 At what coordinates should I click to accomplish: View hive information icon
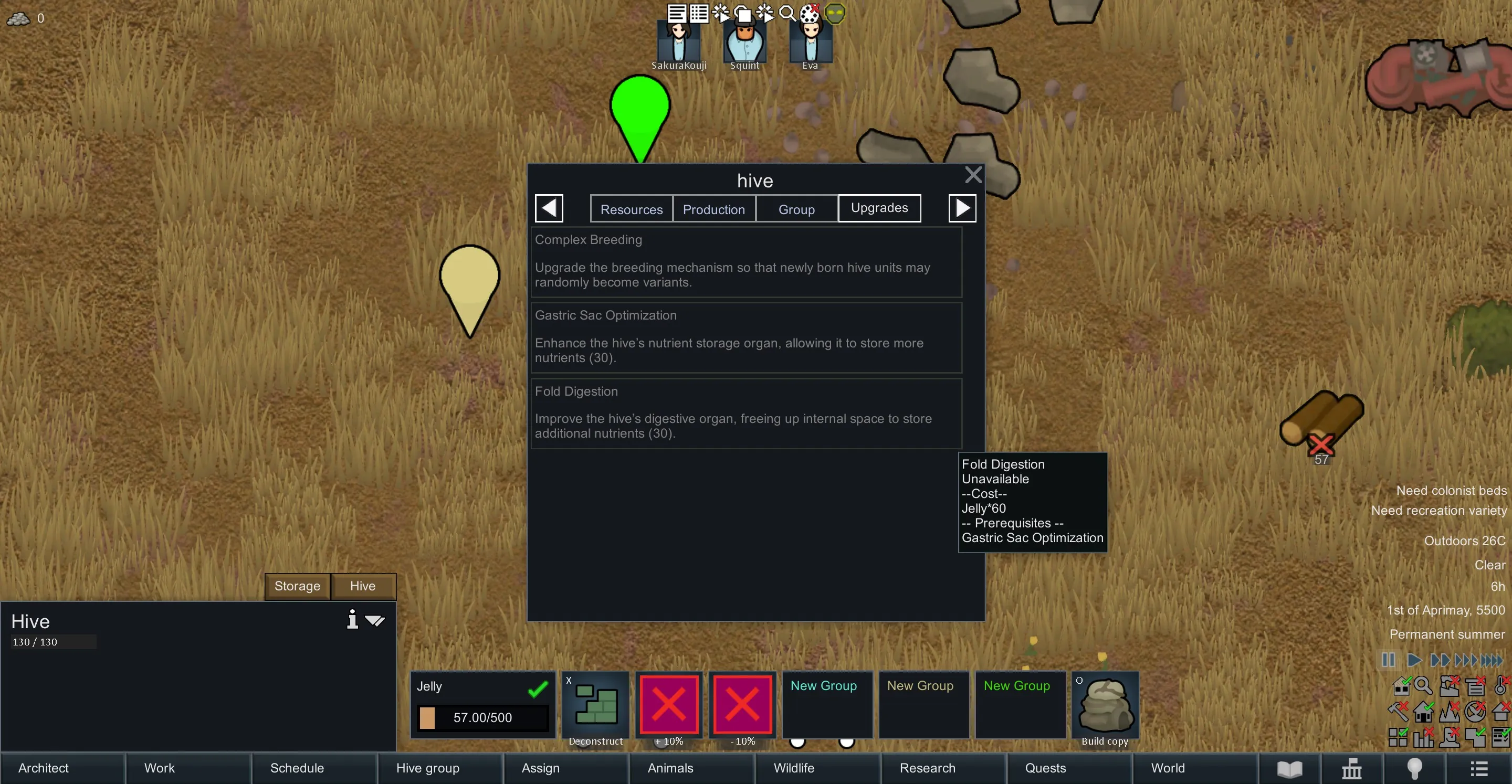(x=352, y=620)
